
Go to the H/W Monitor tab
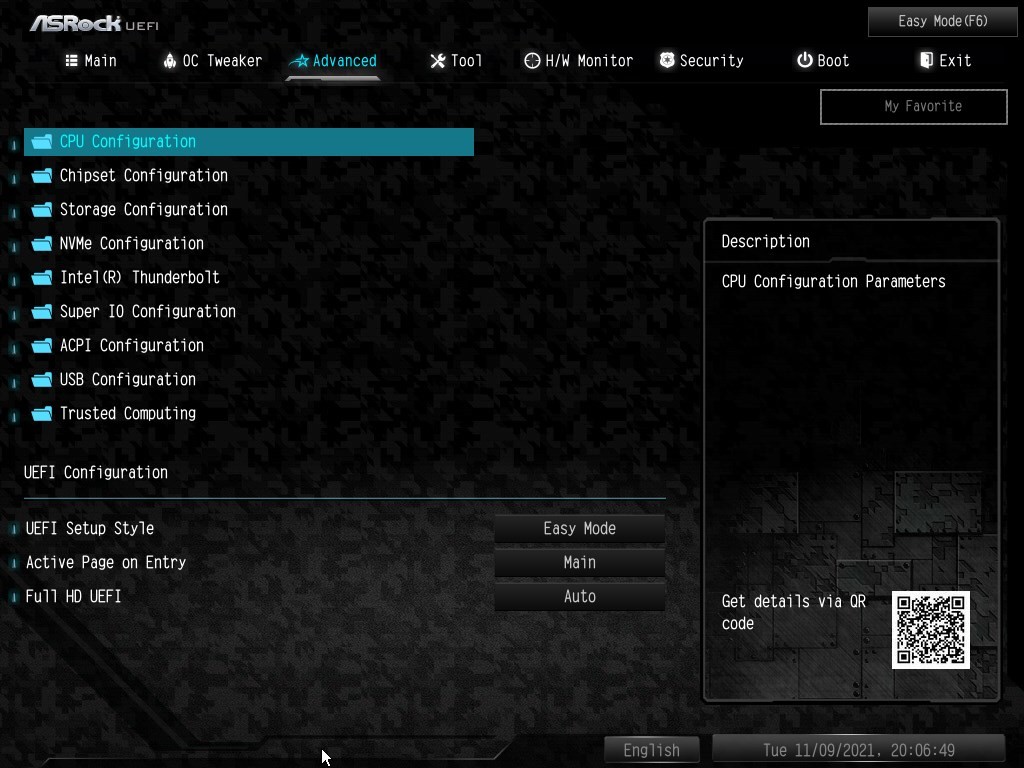coord(578,61)
